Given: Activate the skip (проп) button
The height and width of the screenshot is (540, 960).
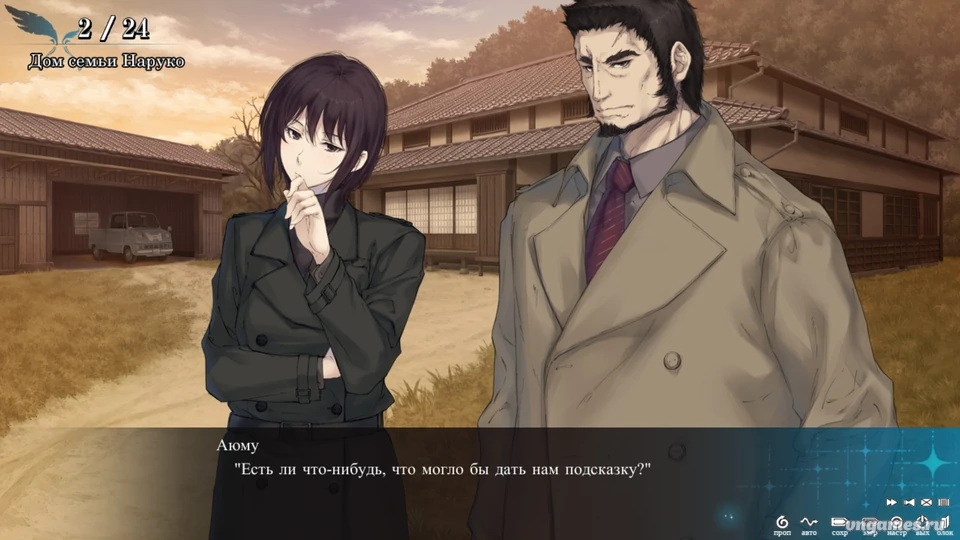Looking at the screenshot, I should [x=782, y=522].
